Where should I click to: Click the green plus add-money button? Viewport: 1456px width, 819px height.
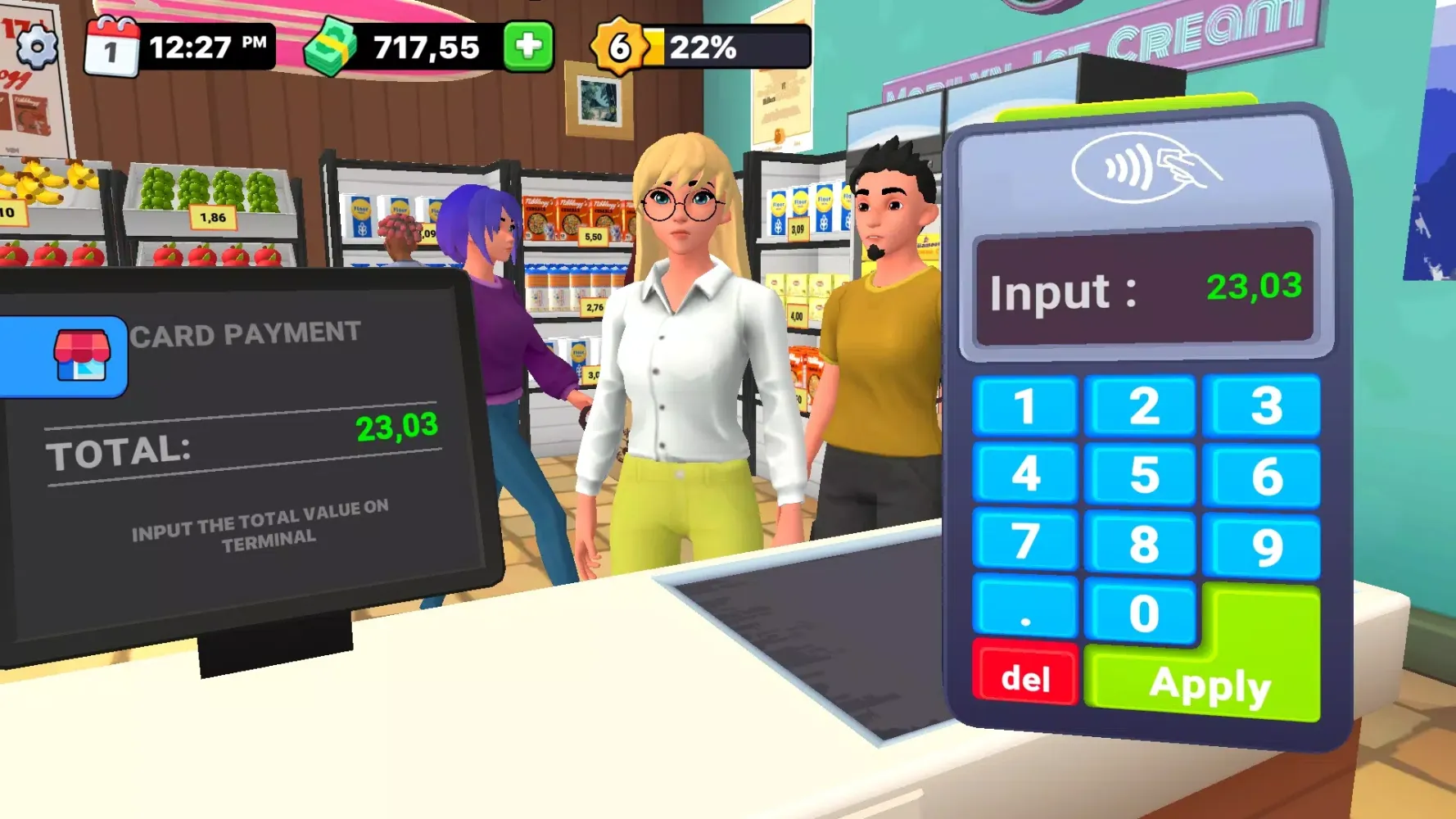[528, 47]
